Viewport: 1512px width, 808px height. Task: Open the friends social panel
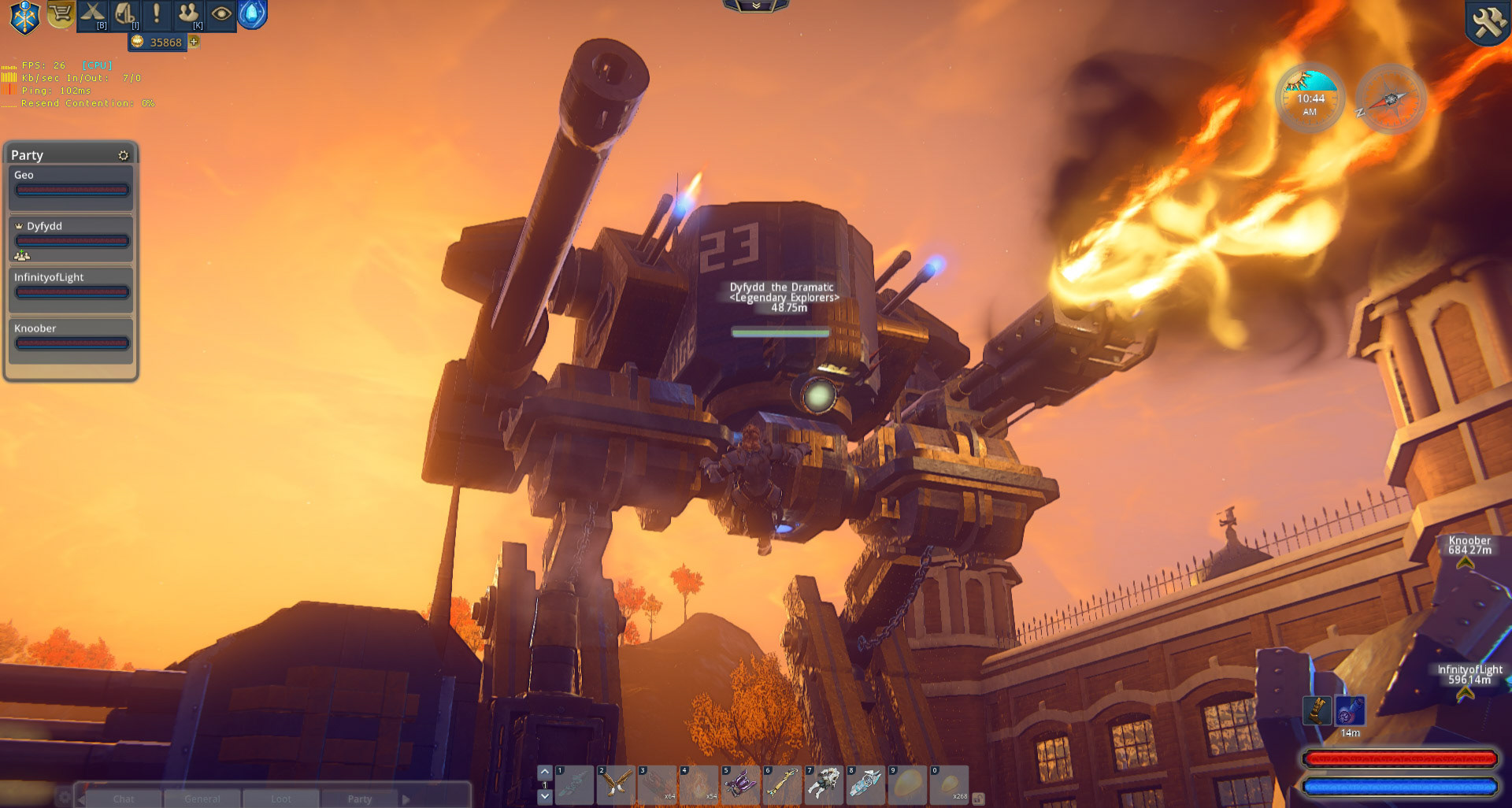click(188, 15)
